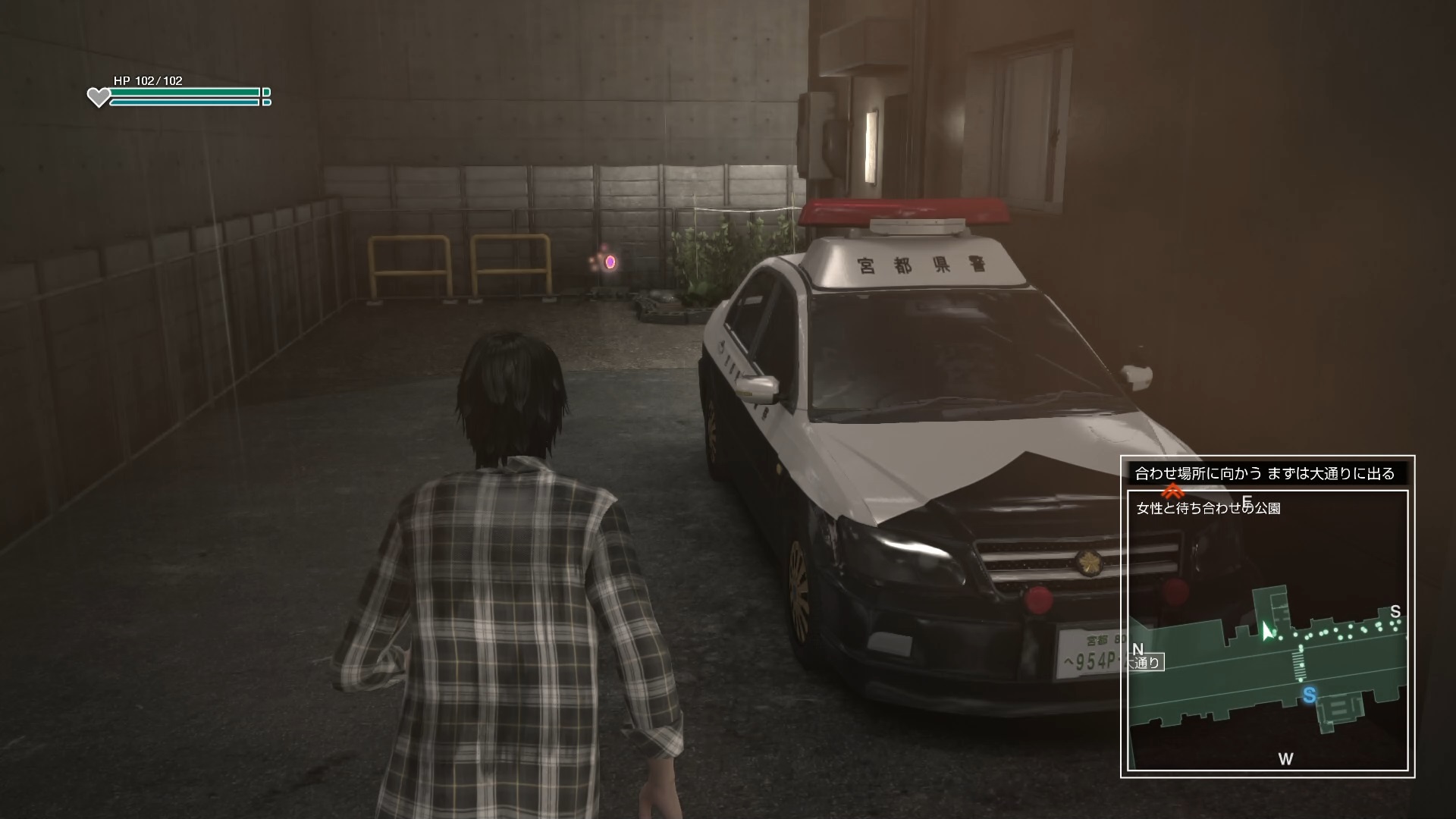The height and width of the screenshot is (819, 1456).
Task: Select the objective text banner above the minimap
Action: (1264, 474)
